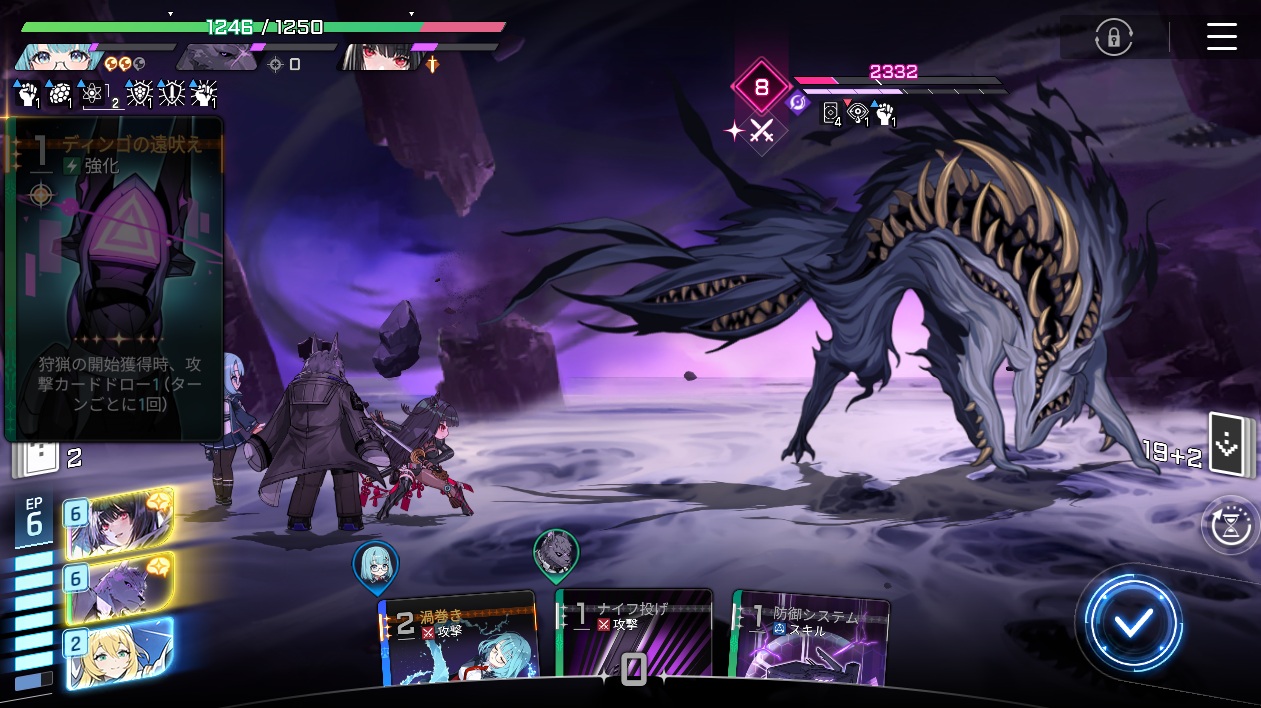Select the 渦巻き attack card
1261x708 pixels.
[458, 640]
